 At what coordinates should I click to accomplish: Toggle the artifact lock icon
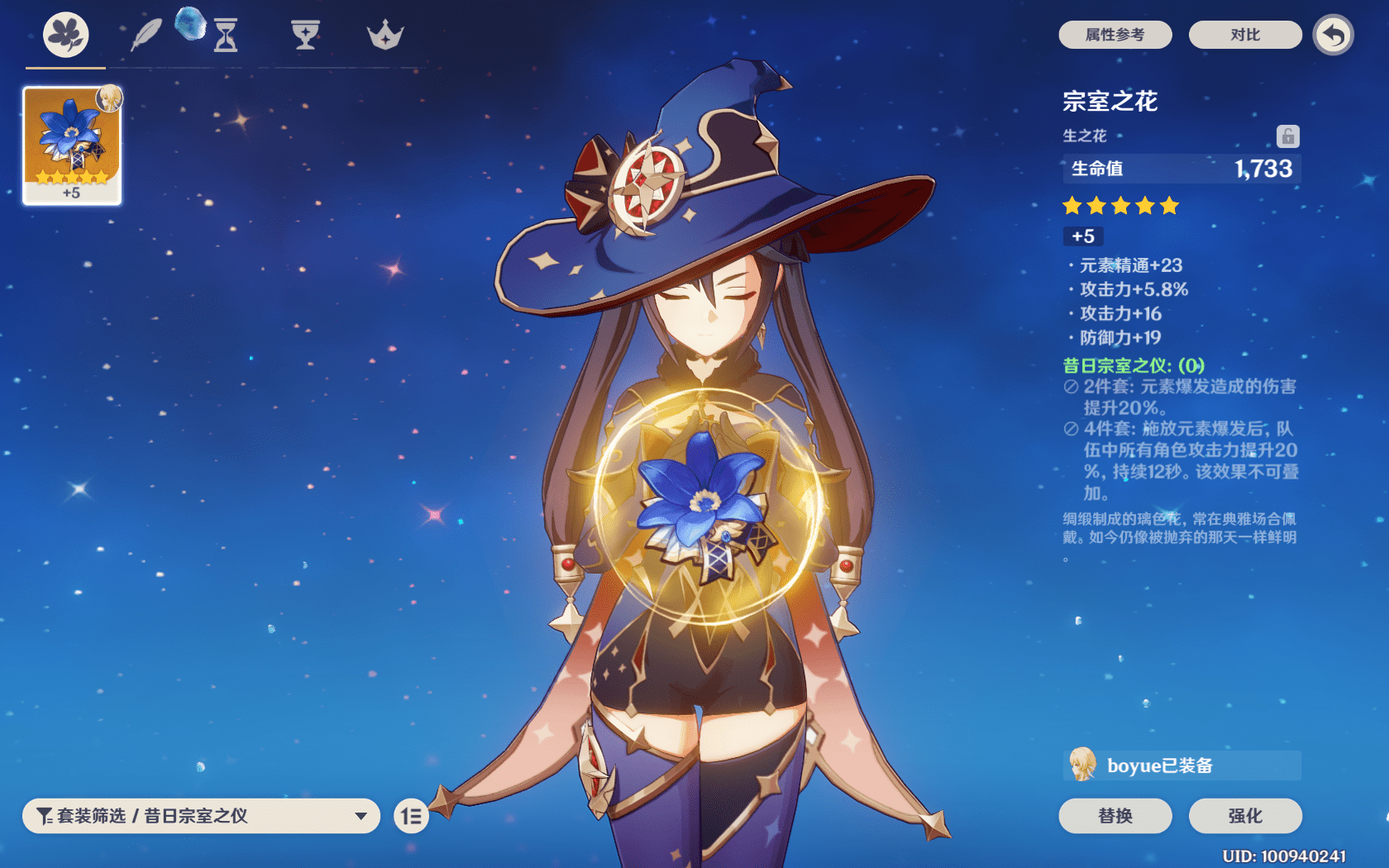(1287, 135)
